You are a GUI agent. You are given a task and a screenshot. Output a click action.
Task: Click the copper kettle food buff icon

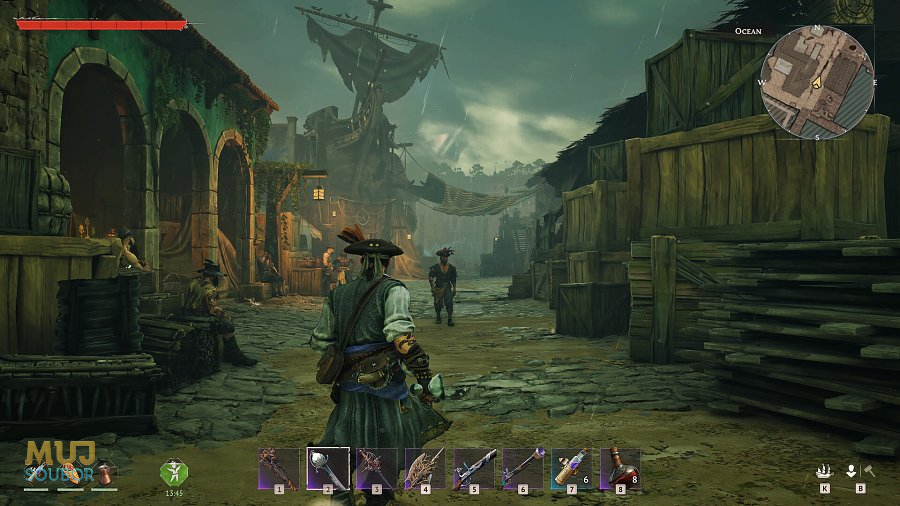104,473
